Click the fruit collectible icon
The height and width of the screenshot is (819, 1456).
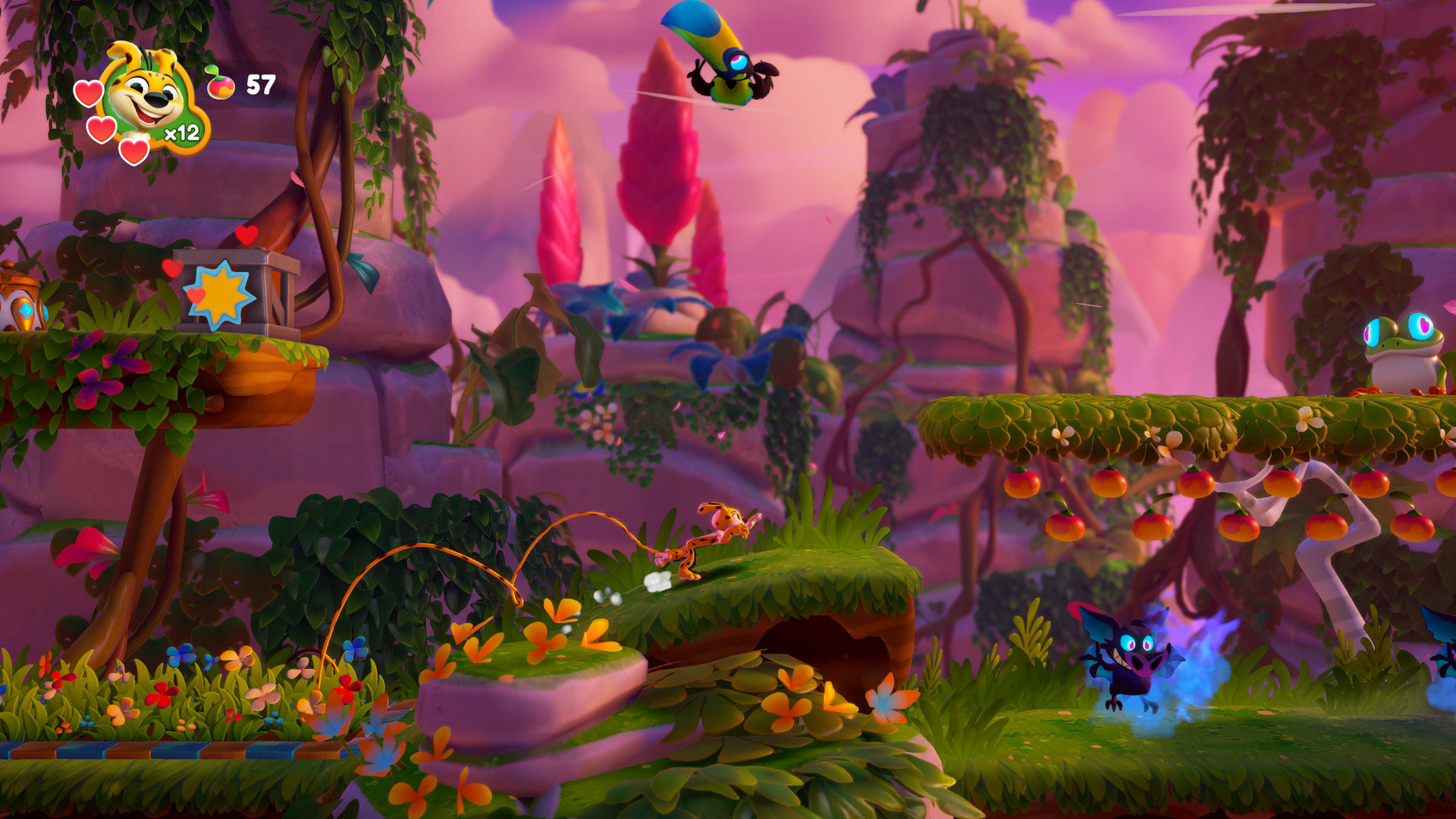click(220, 83)
